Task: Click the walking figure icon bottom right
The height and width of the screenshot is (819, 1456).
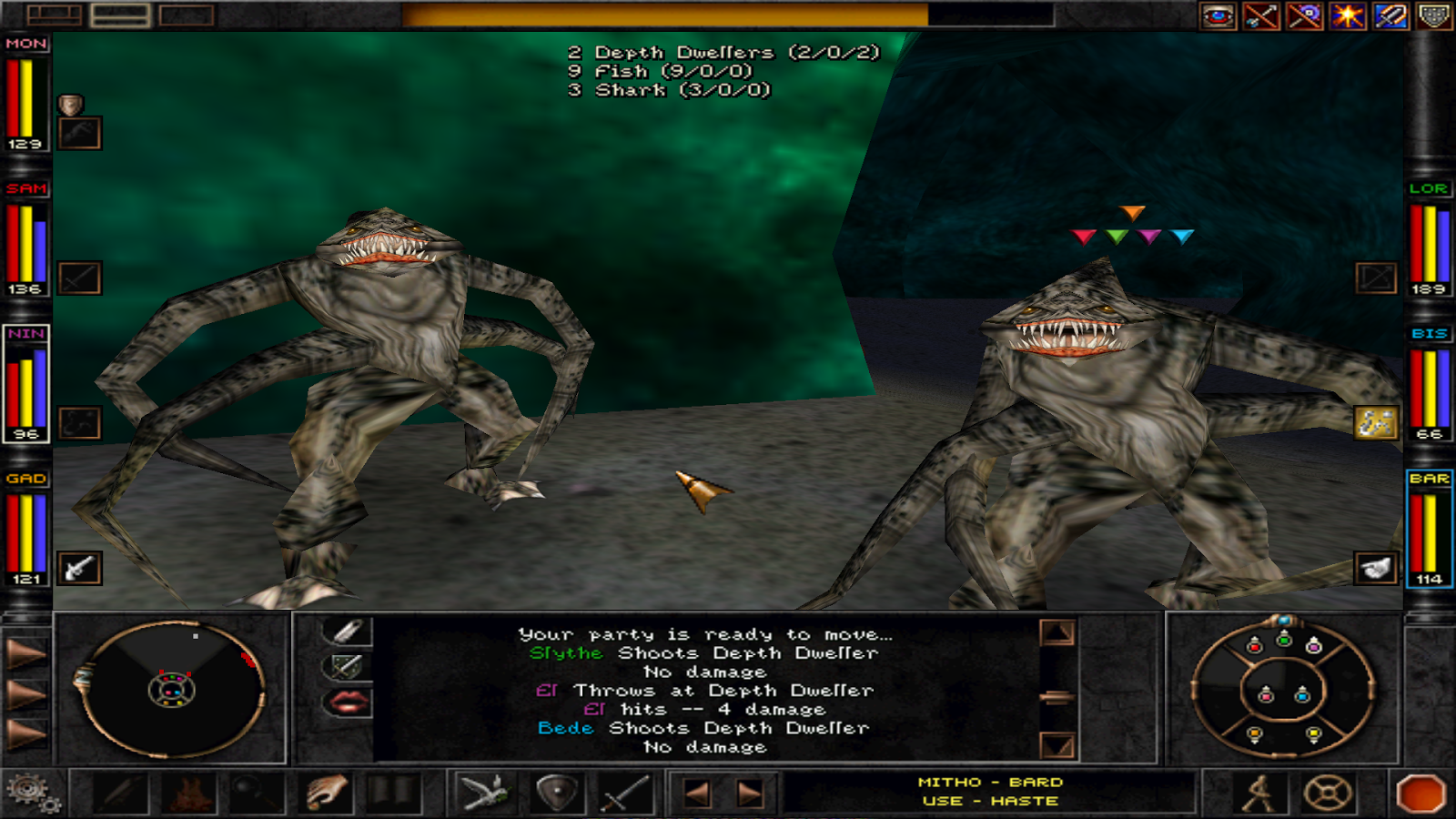Action: (1260, 794)
